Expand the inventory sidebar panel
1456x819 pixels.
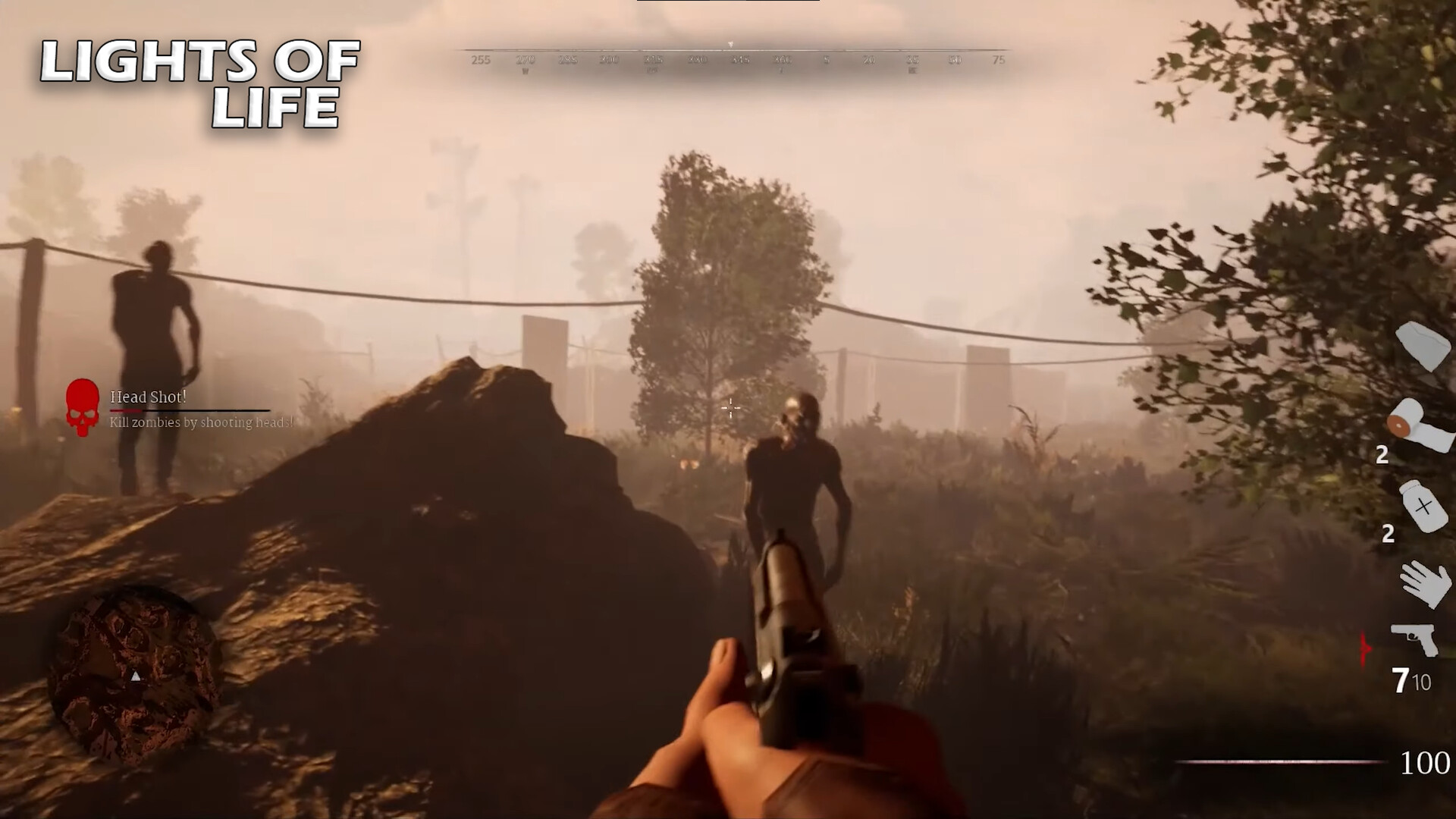pos(1422,493)
